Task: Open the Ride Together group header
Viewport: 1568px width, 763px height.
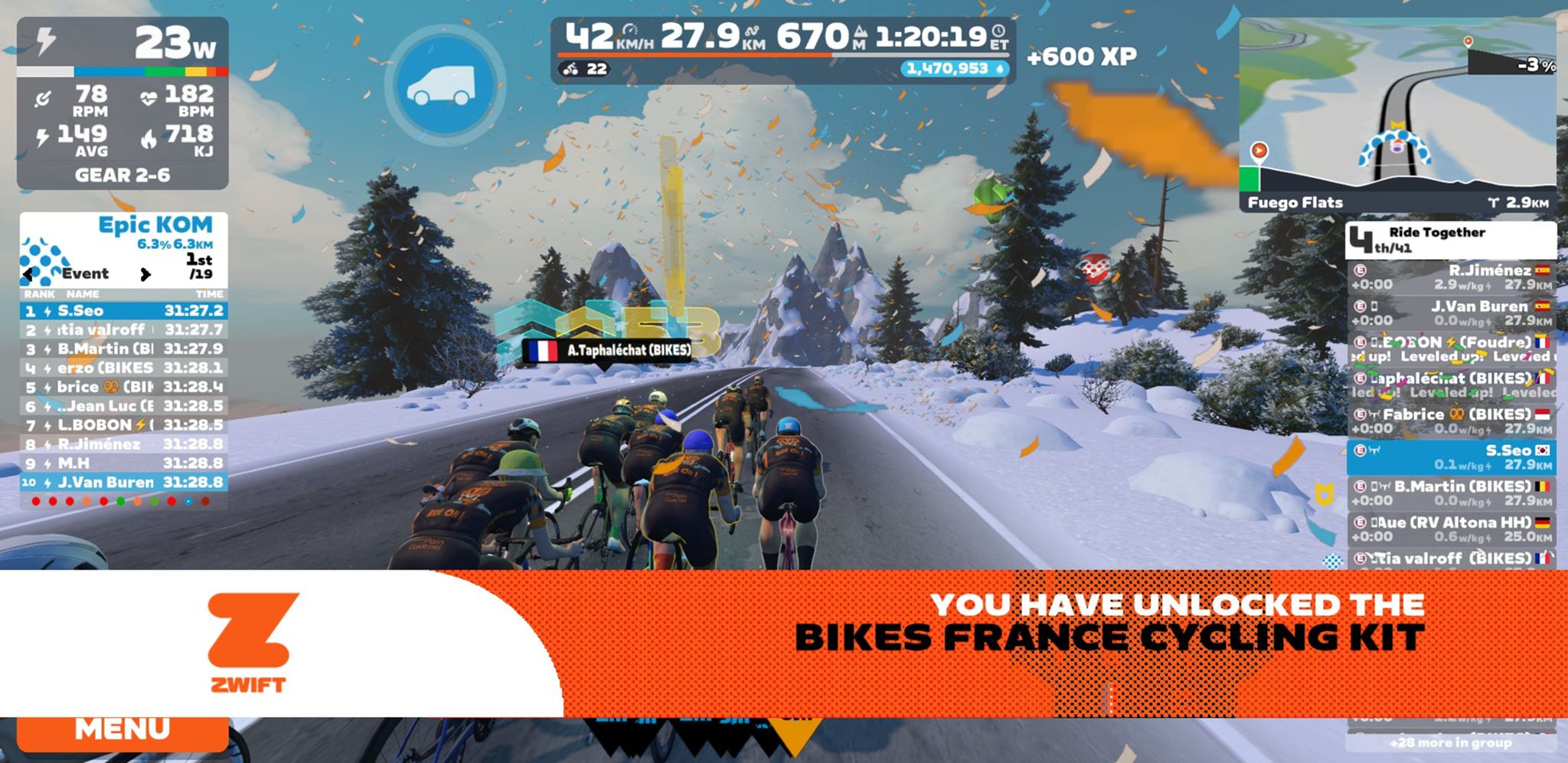Action: click(1451, 240)
